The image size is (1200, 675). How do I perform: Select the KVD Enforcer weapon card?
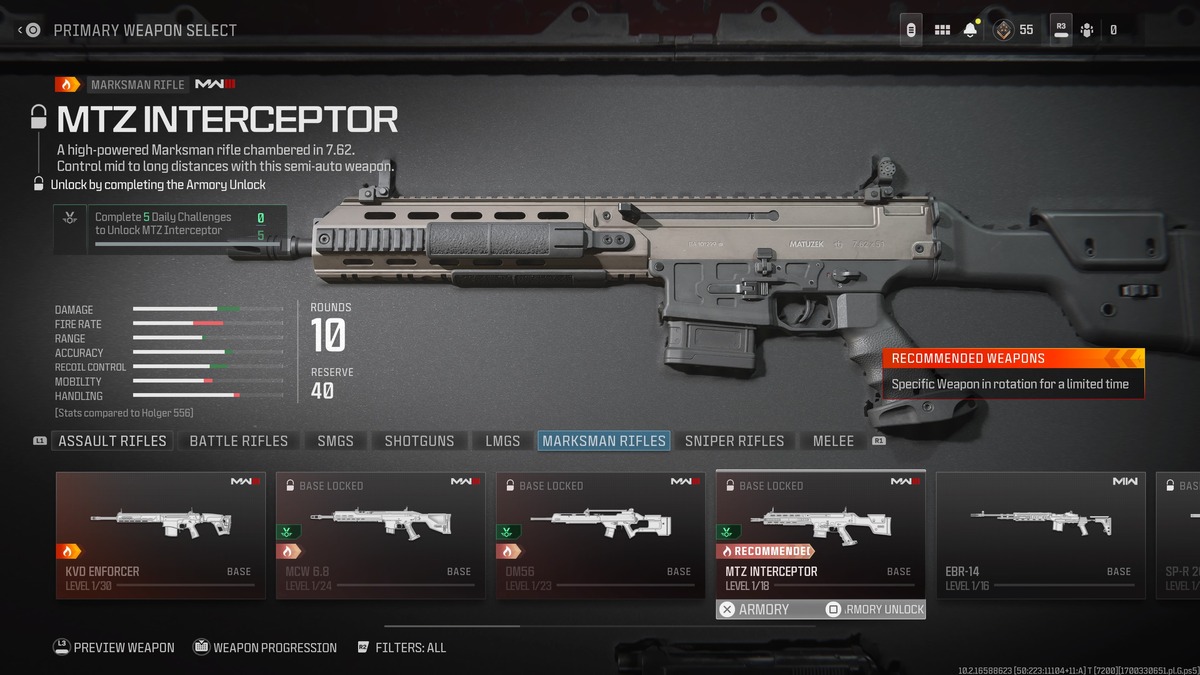coord(160,535)
